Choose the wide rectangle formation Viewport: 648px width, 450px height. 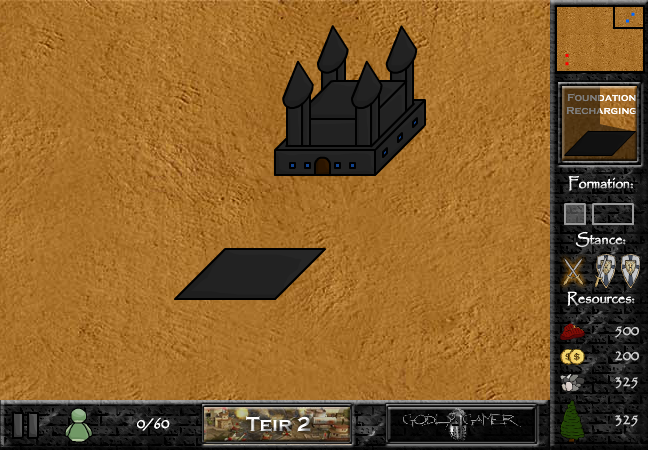coord(612,214)
